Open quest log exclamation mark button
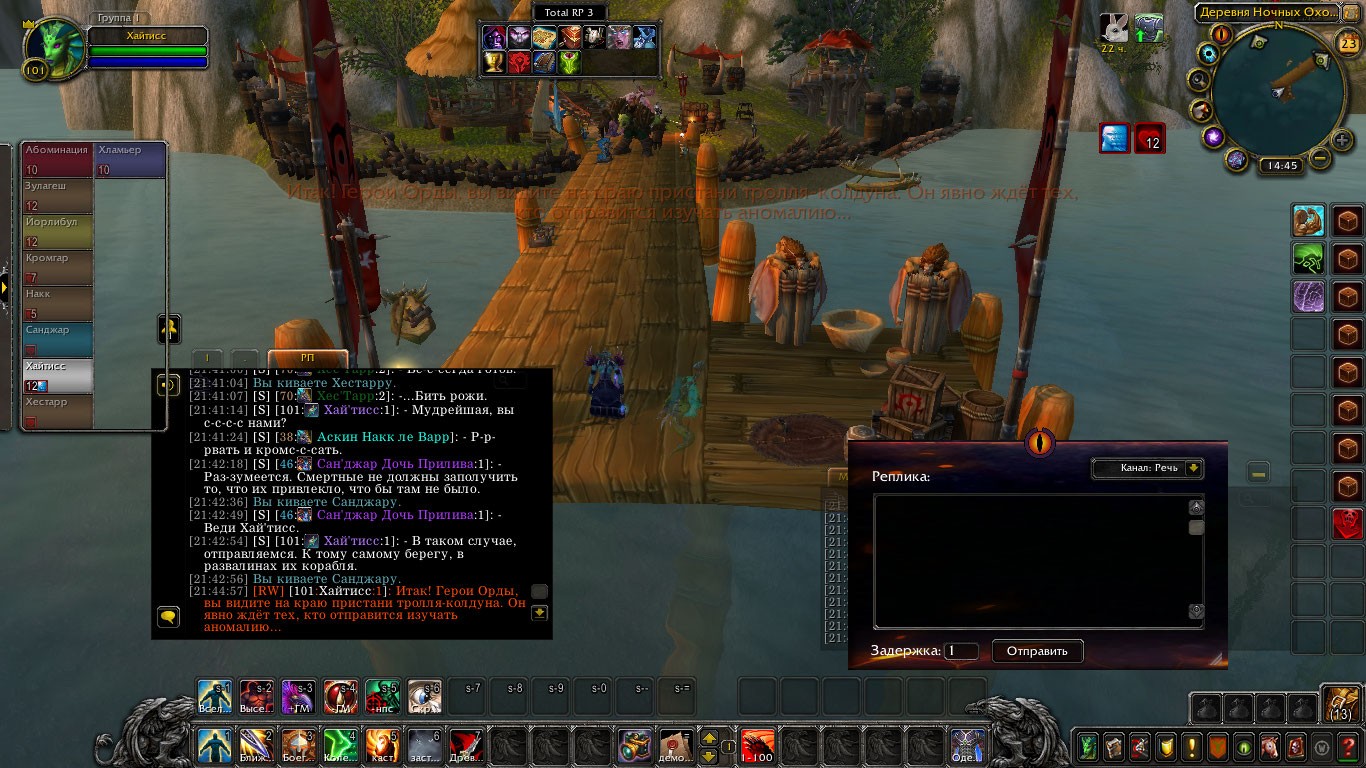This screenshot has width=1366, height=768. pyautogui.click(x=1191, y=746)
